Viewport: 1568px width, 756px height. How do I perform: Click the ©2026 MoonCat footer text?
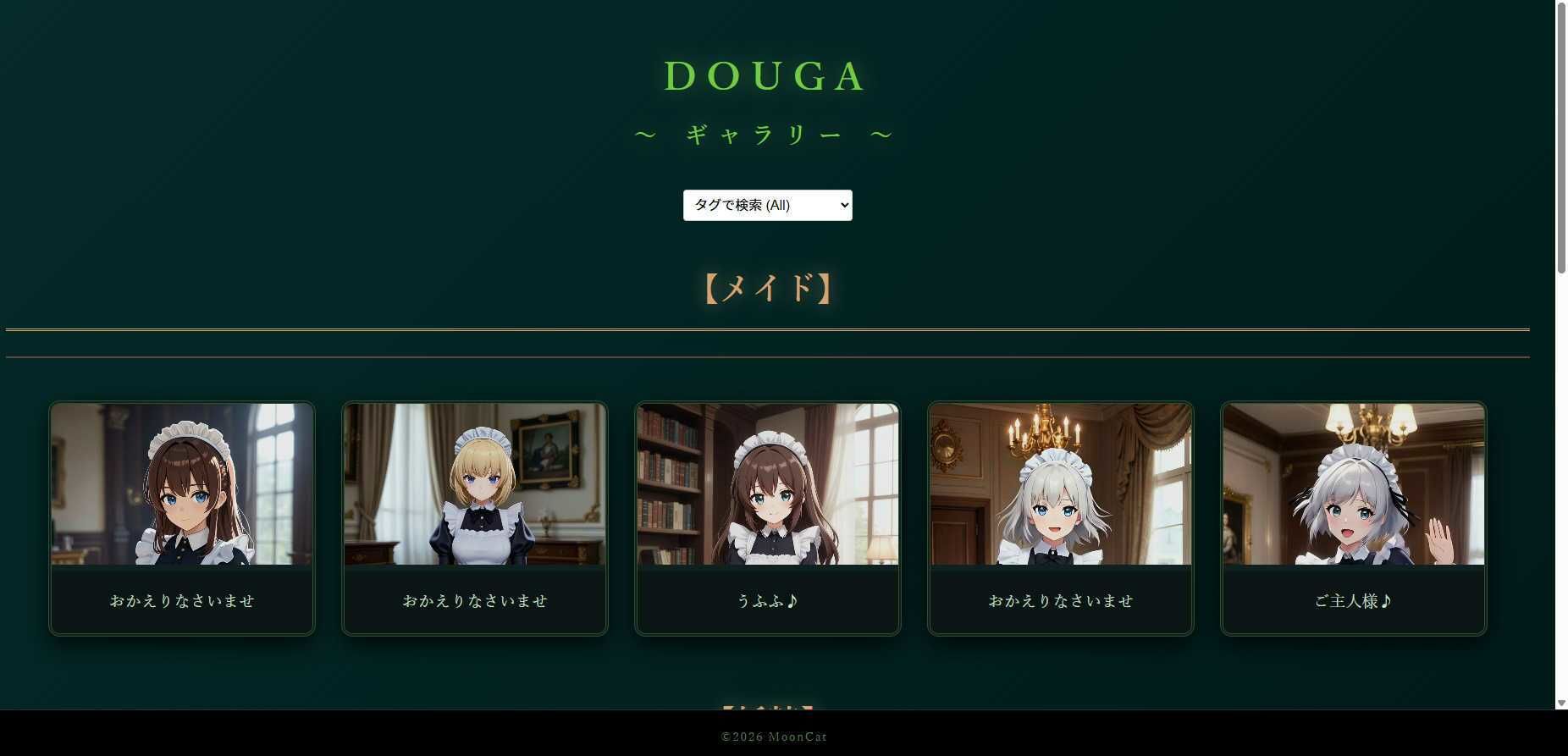(773, 737)
